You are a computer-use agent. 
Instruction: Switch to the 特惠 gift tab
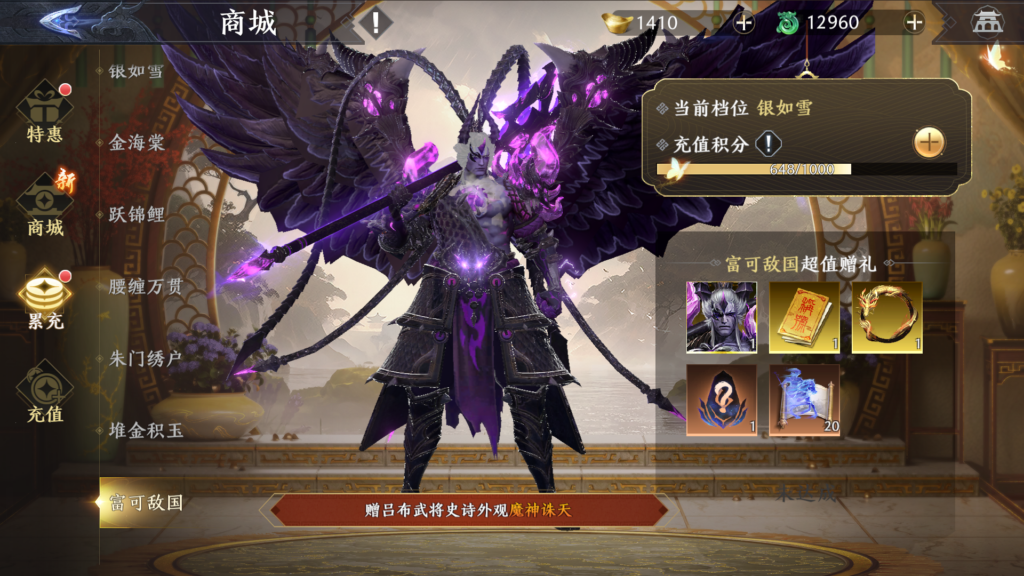(45, 115)
